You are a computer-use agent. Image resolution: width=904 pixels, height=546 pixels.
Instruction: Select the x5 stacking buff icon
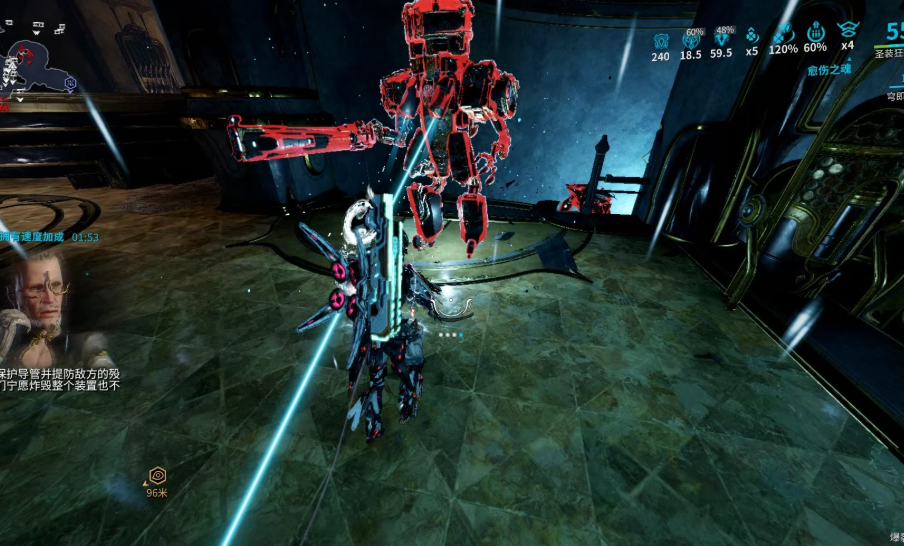[x=752, y=36]
